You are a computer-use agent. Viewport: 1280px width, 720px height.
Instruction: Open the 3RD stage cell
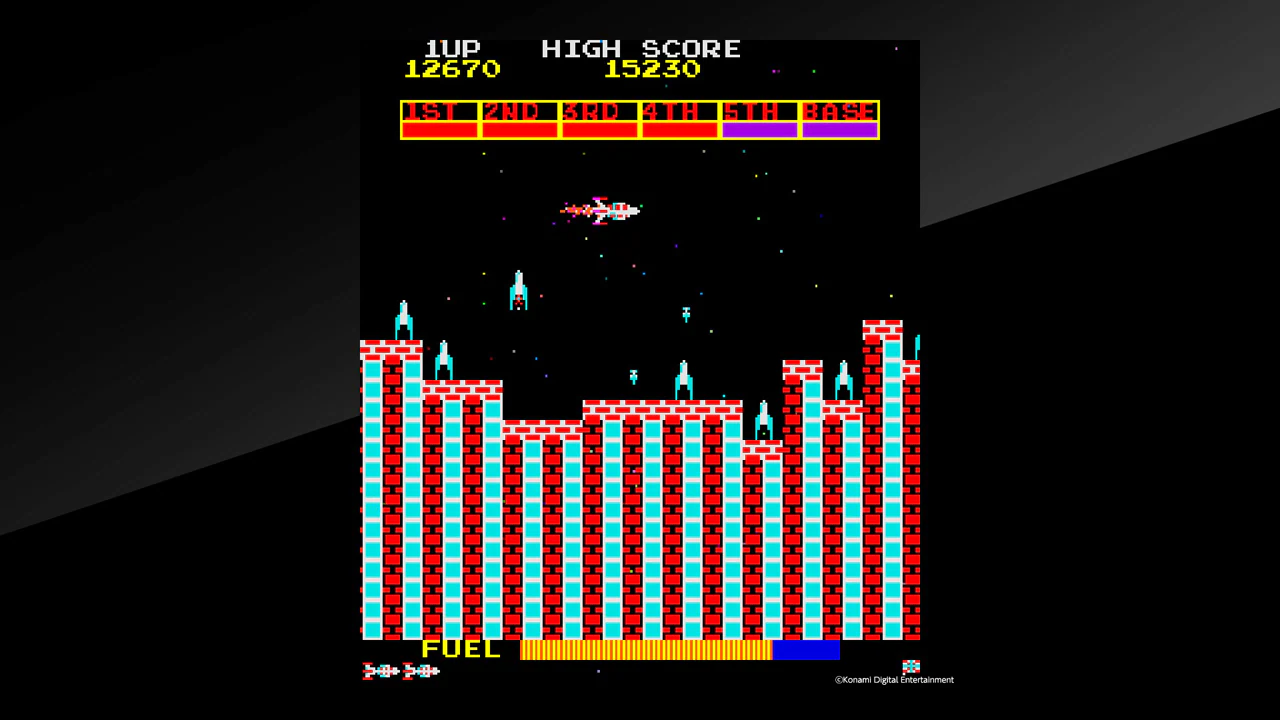click(598, 112)
